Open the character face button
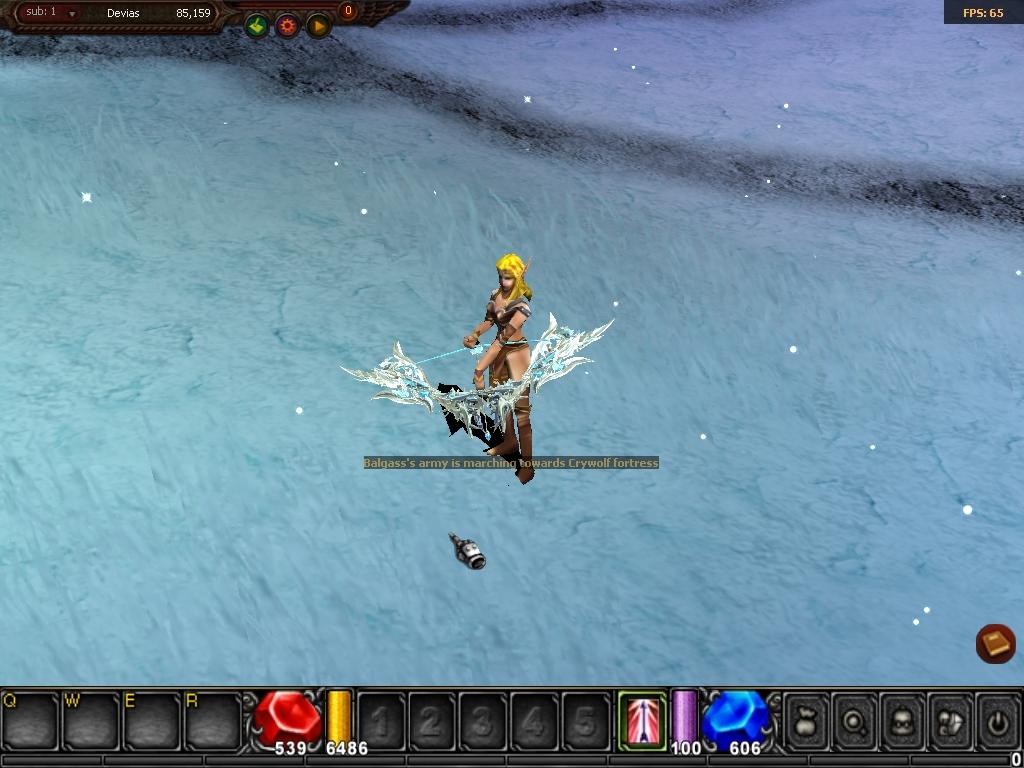The width and height of the screenshot is (1024, 768). pos(902,720)
